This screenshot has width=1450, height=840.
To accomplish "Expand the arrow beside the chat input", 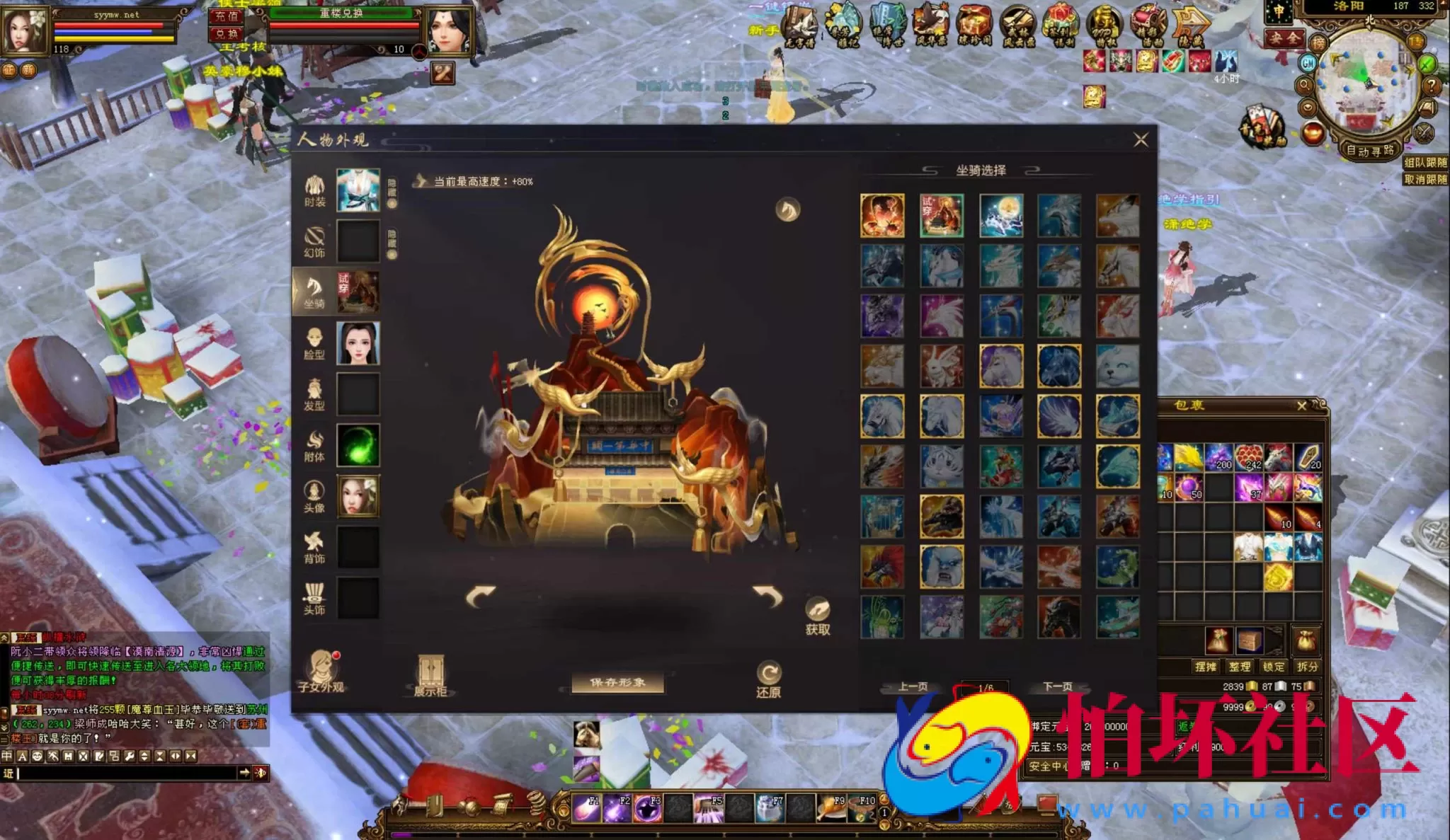I will click(244, 774).
